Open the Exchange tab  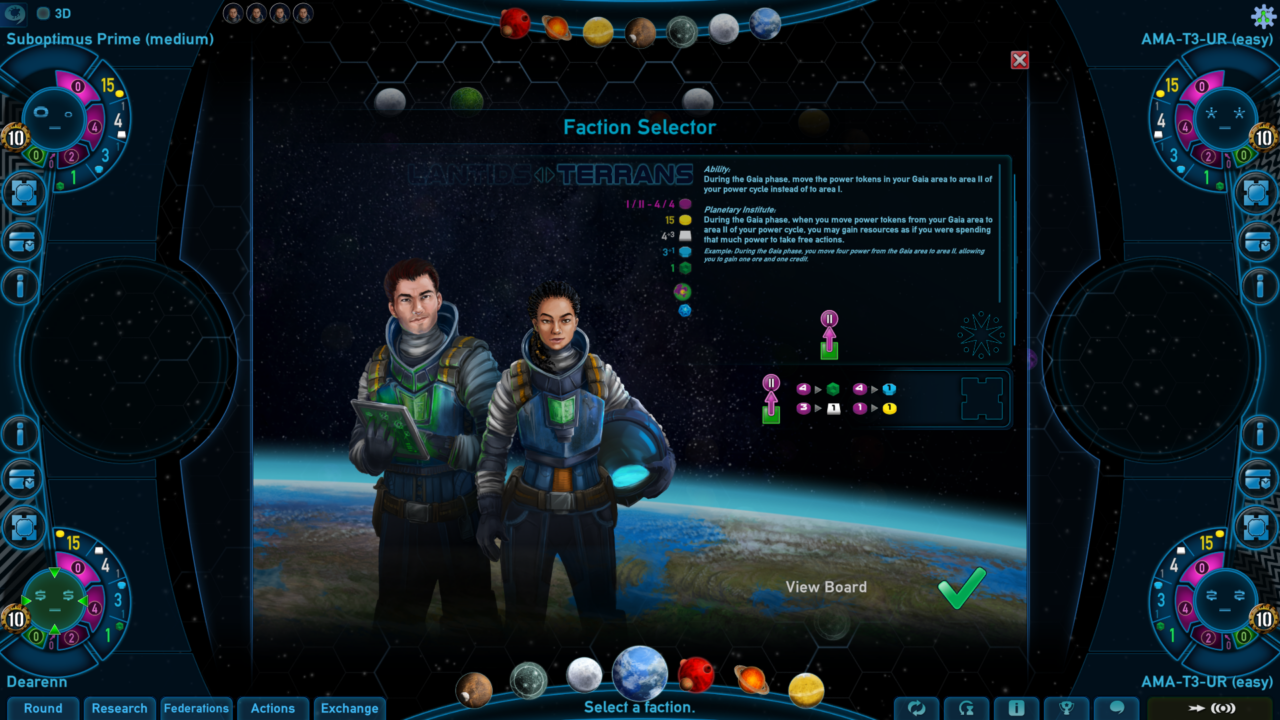(350, 708)
